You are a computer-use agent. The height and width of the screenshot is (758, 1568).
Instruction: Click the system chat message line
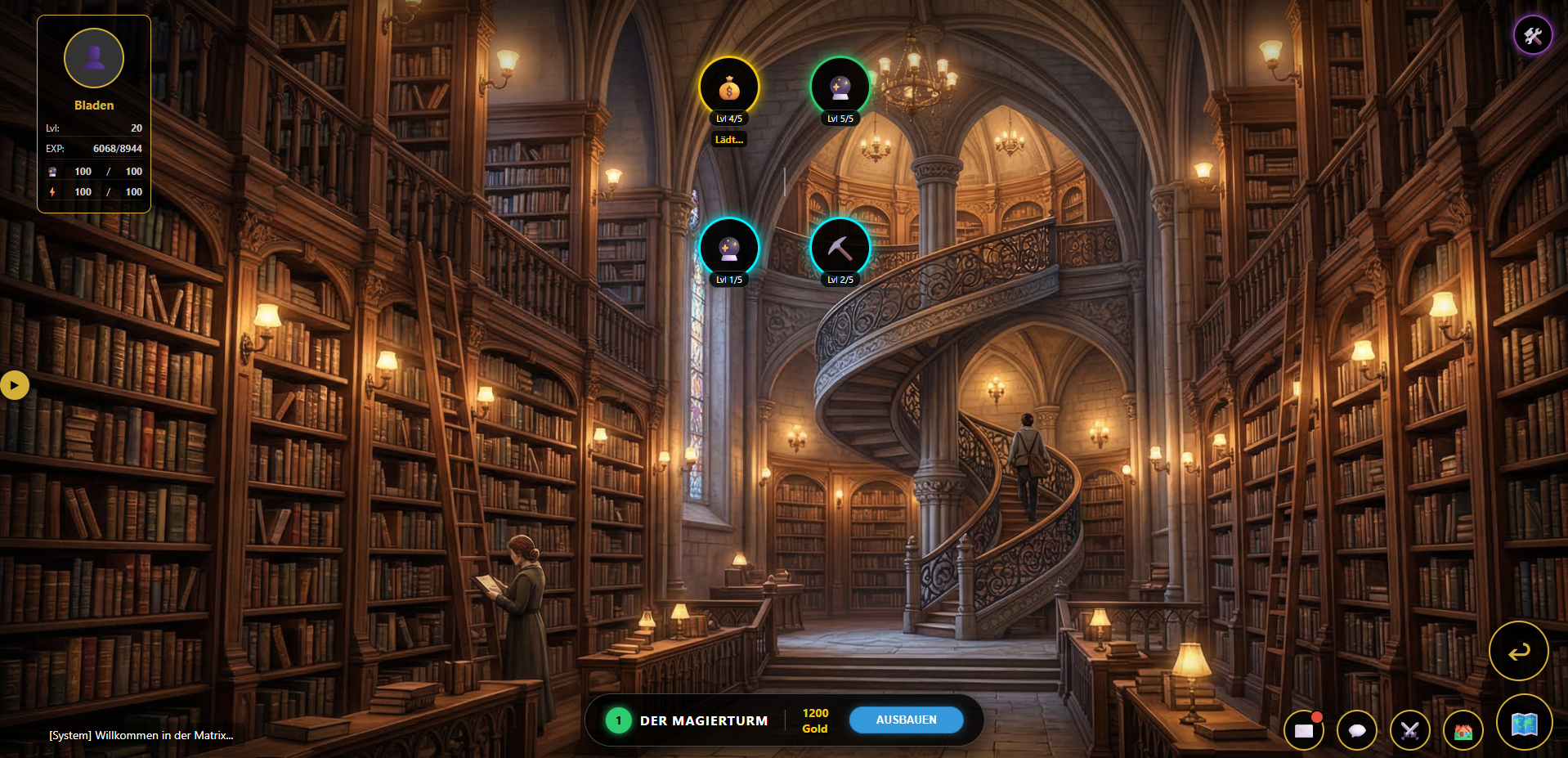coord(141,735)
